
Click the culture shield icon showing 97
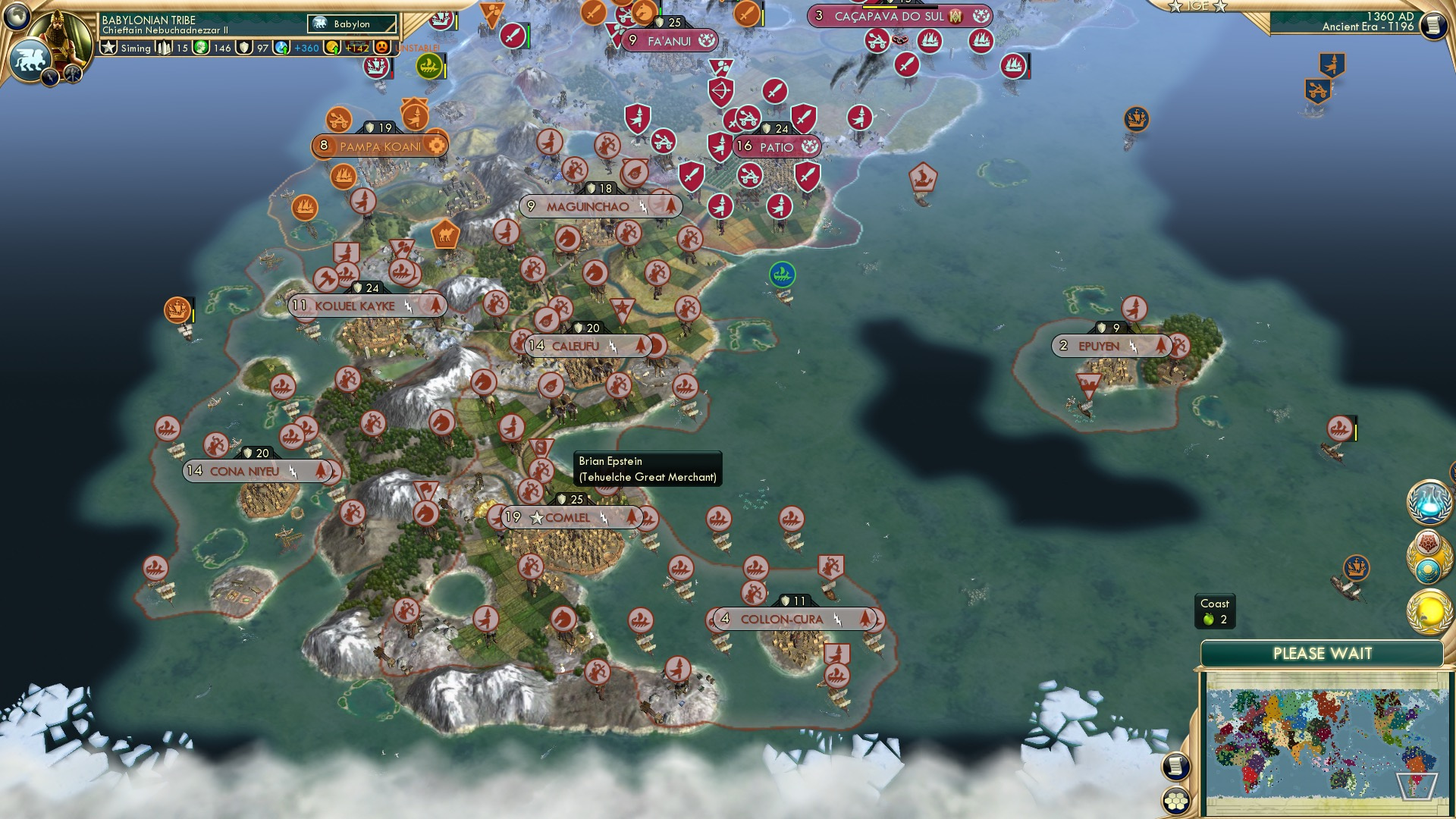pyautogui.click(x=243, y=46)
